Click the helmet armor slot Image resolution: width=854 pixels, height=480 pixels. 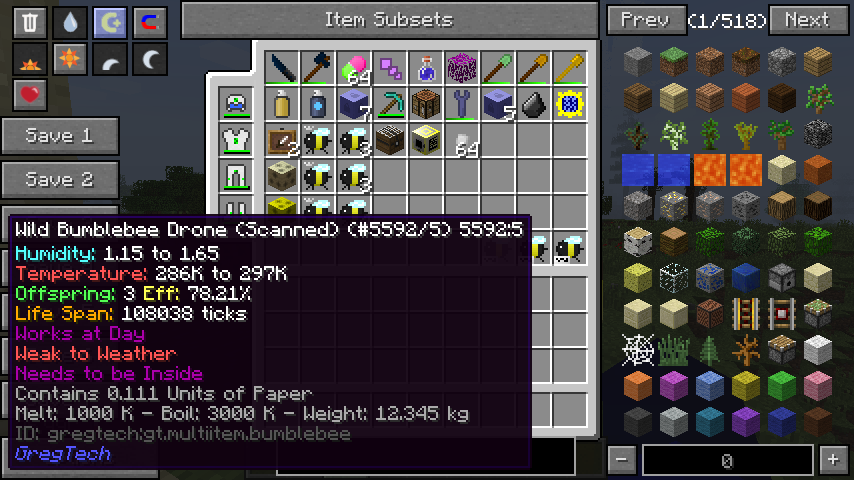(237, 104)
